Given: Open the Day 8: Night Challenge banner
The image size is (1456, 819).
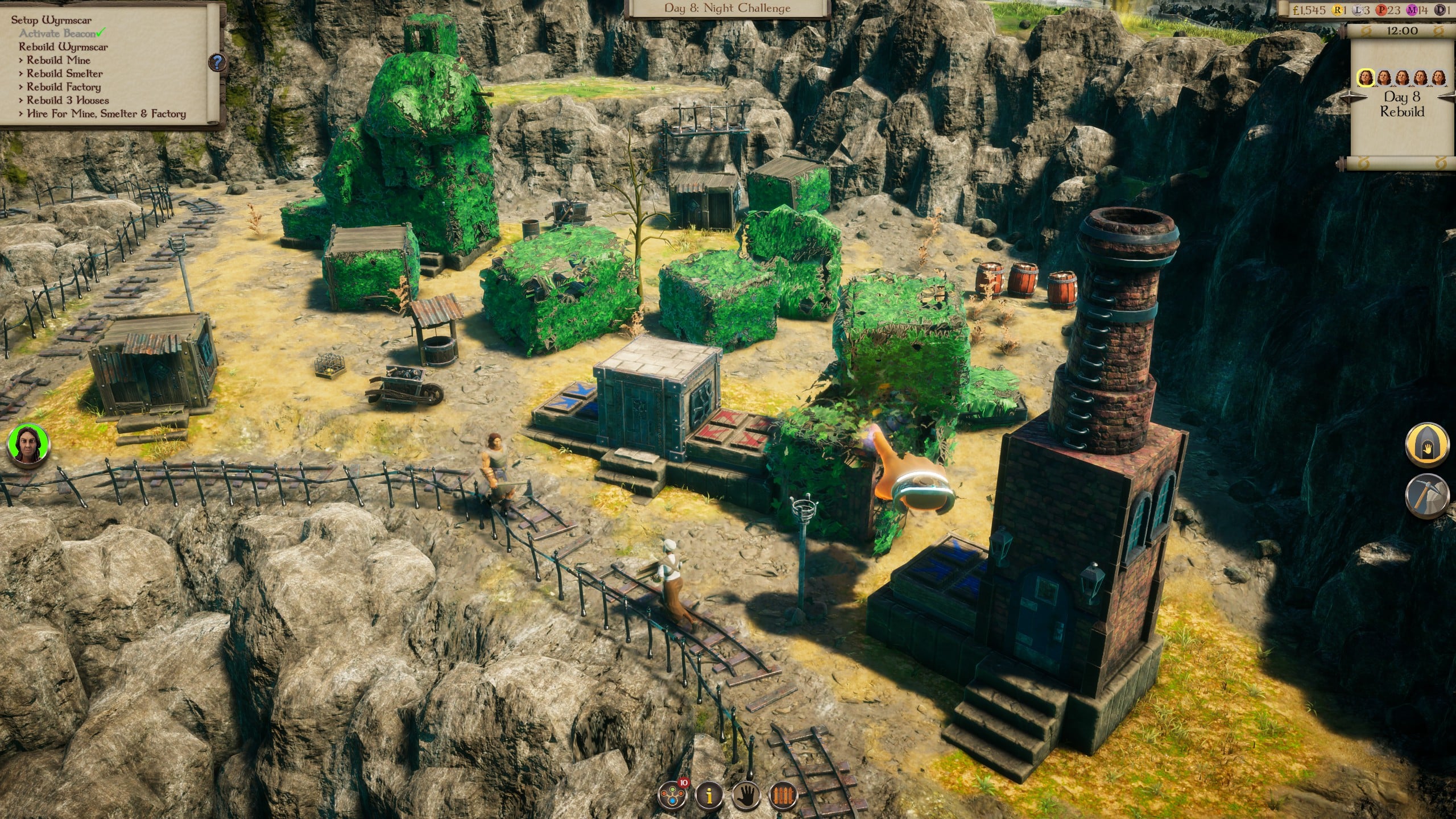Looking at the screenshot, I should 727,9.
